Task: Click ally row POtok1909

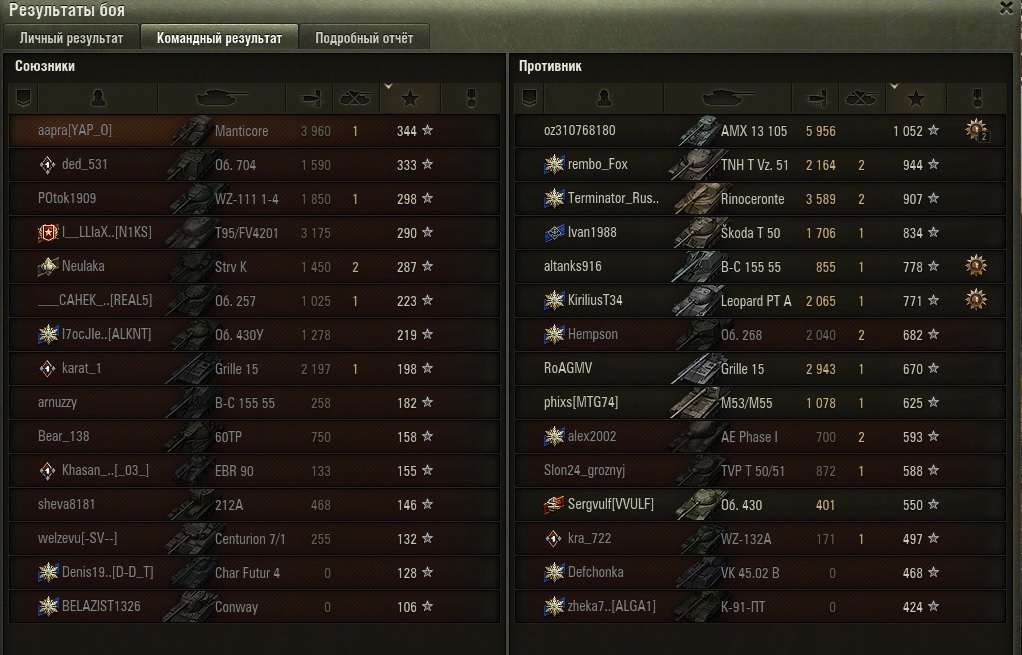Action: pyautogui.click(x=254, y=199)
